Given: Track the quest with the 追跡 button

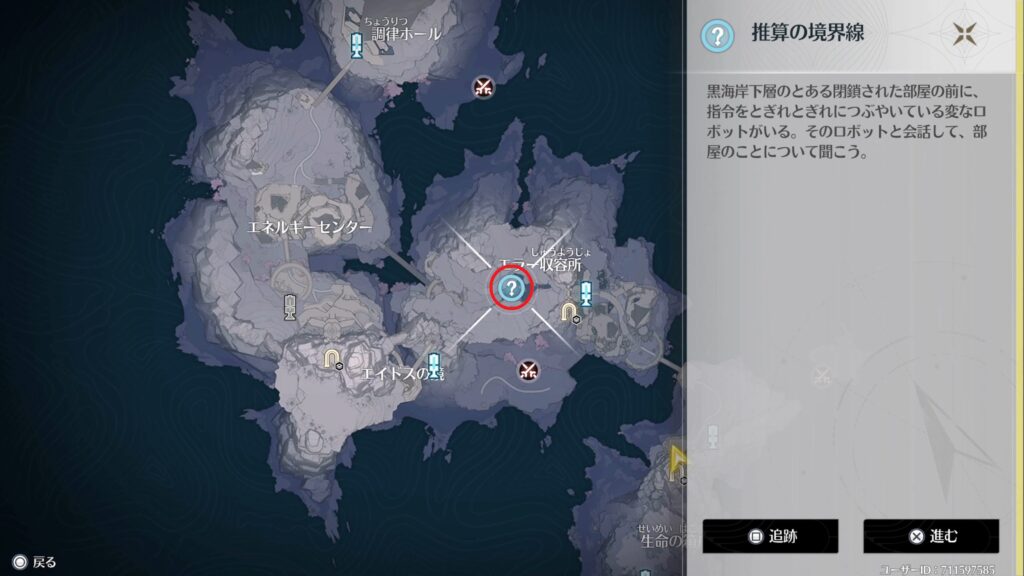Looking at the screenshot, I should 769,536.
